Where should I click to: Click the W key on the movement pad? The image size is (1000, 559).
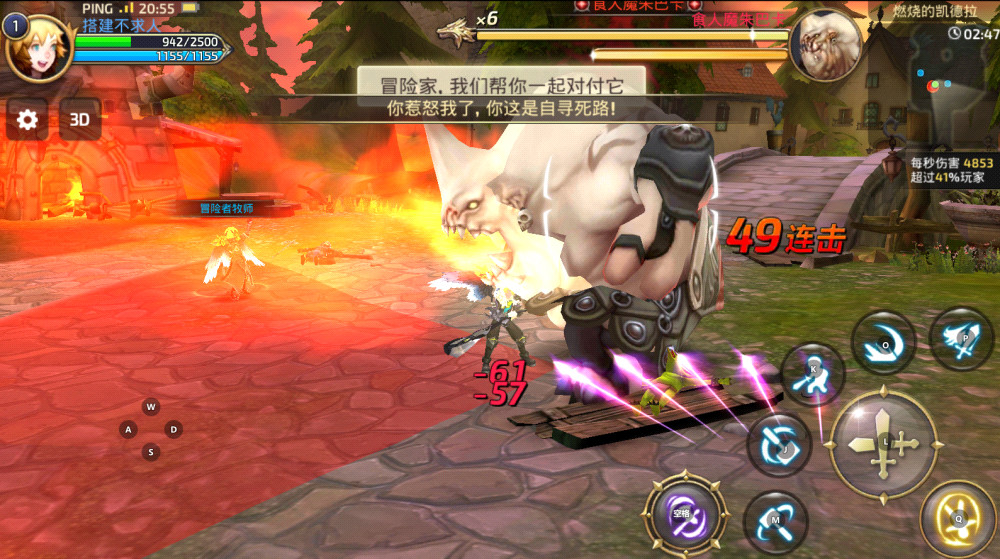tap(151, 407)
